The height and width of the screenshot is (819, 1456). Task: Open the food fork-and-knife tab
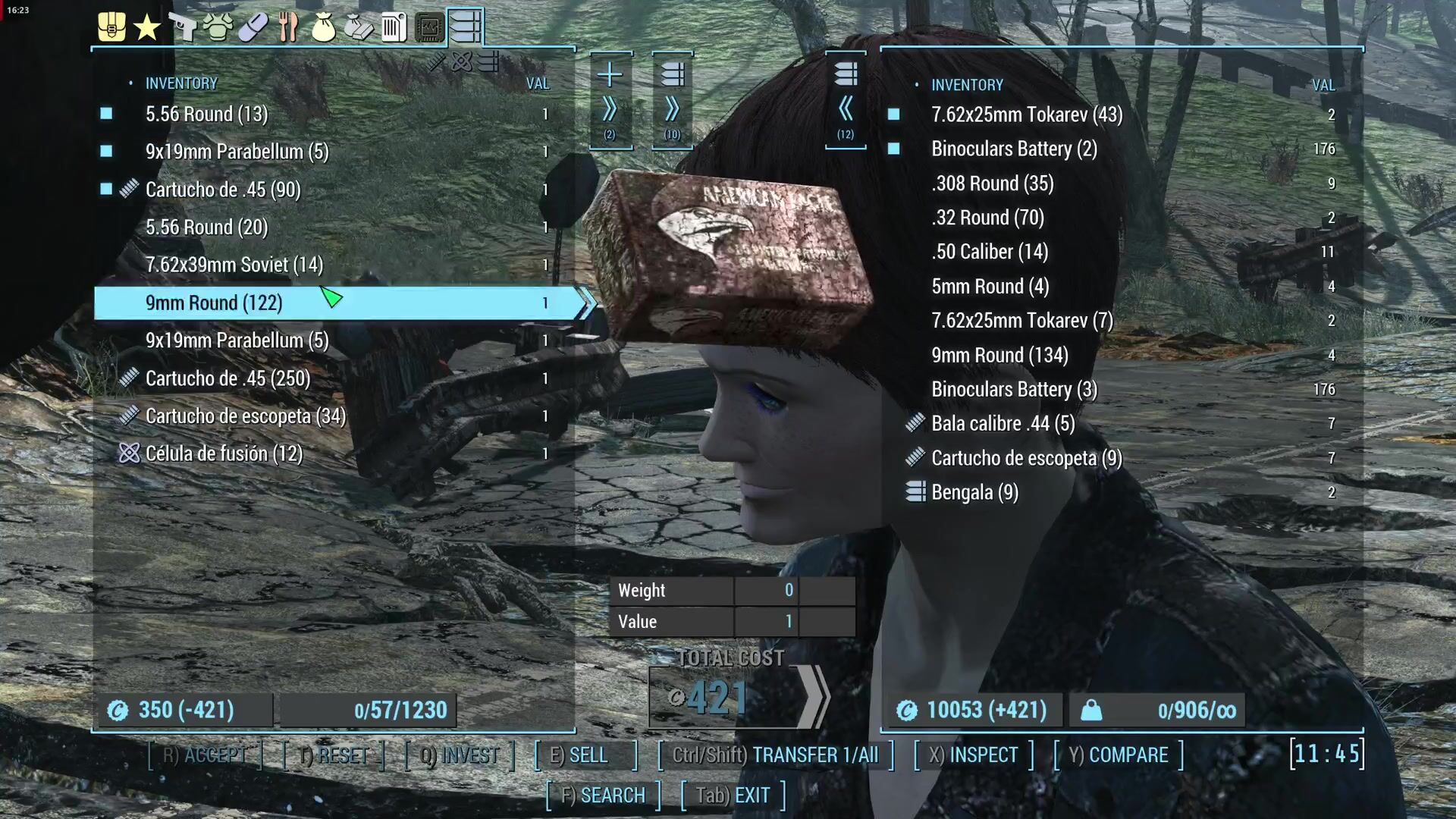pyautogui.click(x=288, y=28)
